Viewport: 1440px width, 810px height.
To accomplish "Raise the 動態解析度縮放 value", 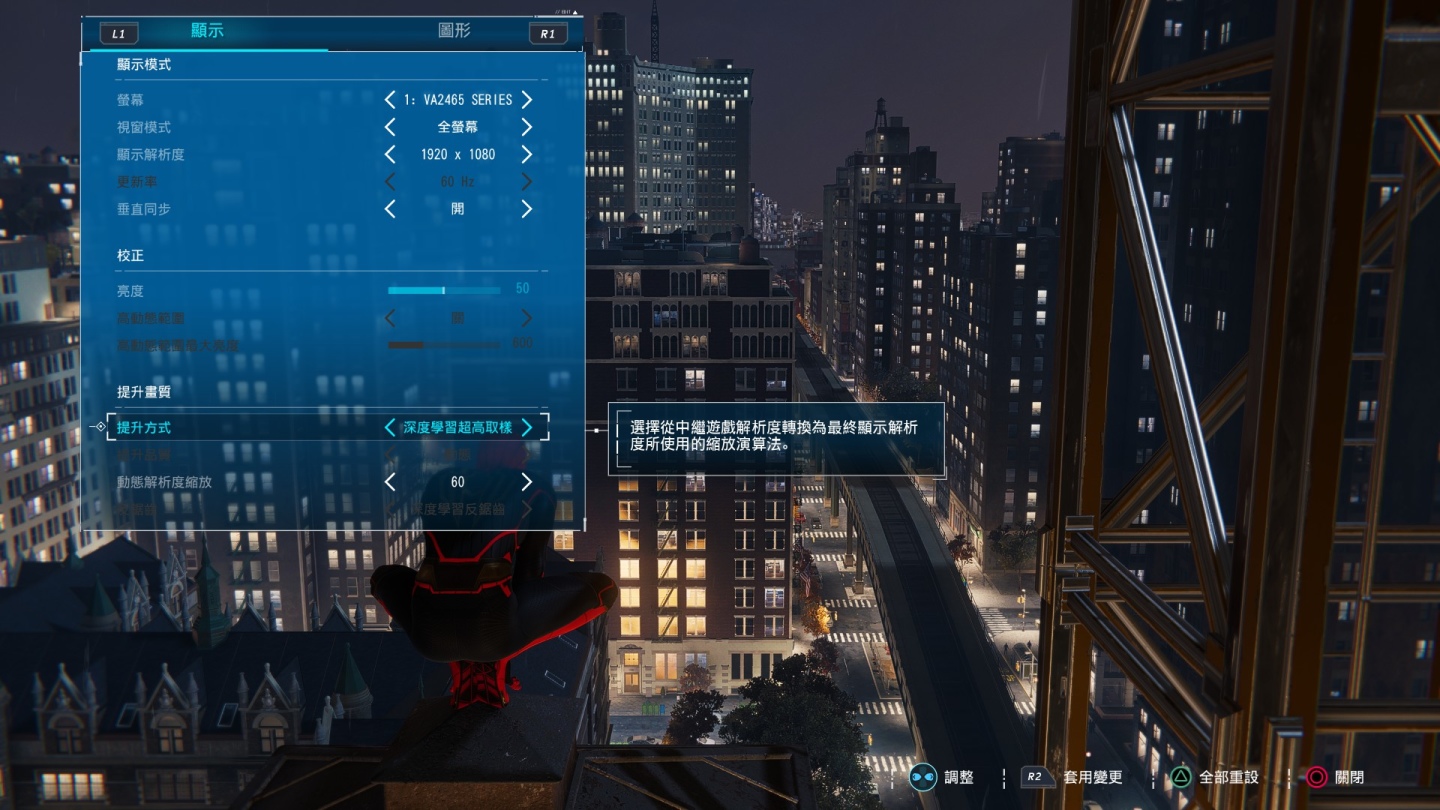I will pyautogui.click(x=526, y=482).
